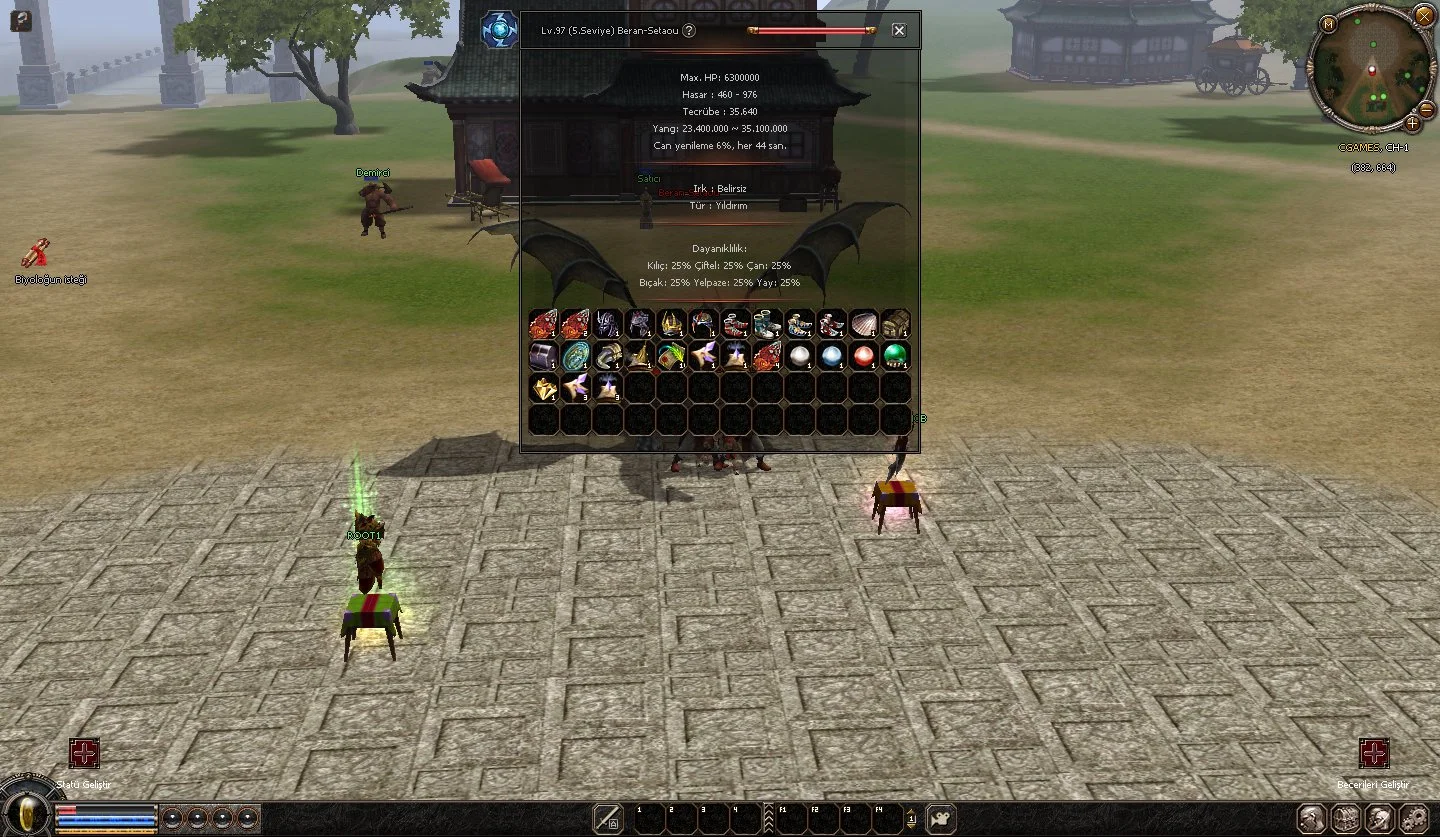The image size is (1440, 837).
Task: Open the Becerileri Geliştir skill upgrade button
Action: (x=1374, y=753)
